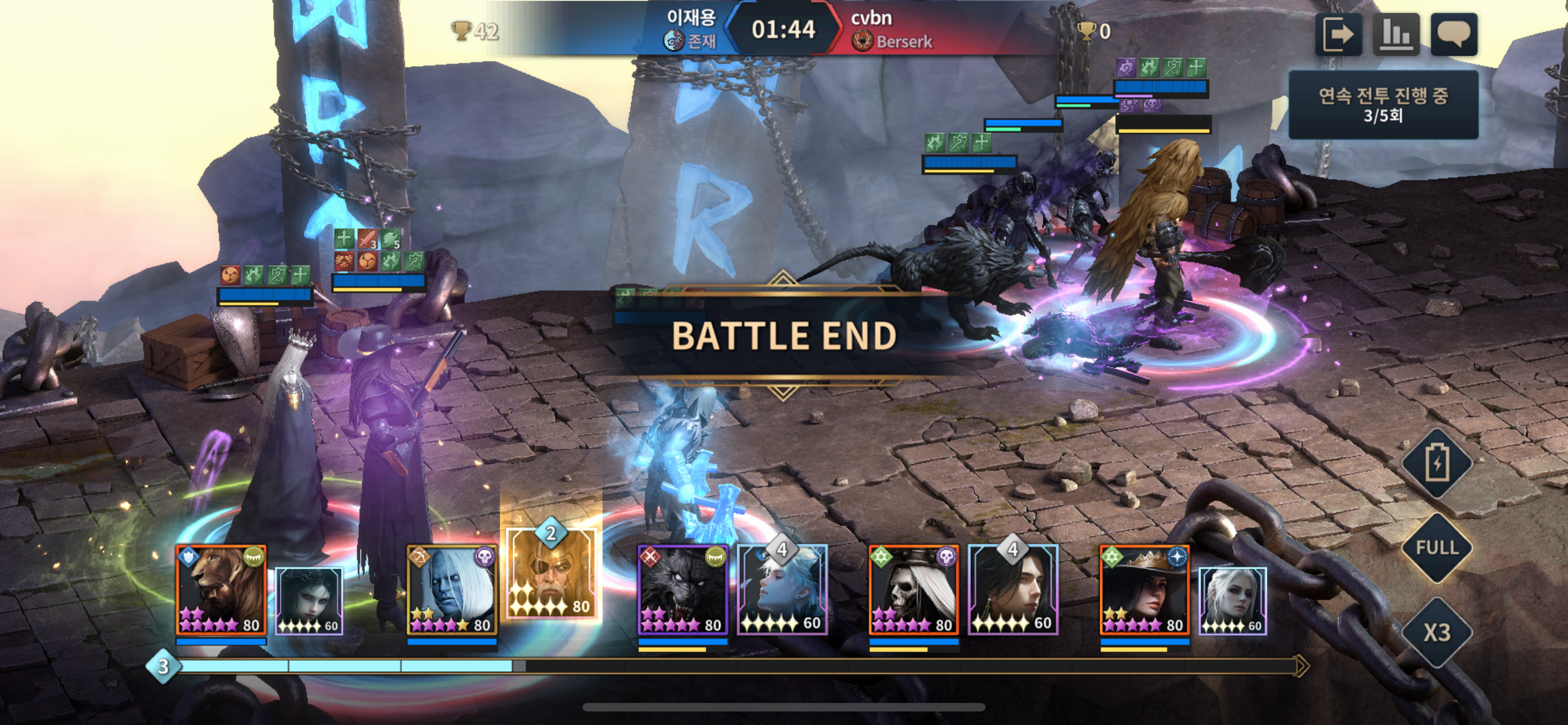Select the skull-faced top hat hero
Viewport: 1568px width, 725px height.
click(x=913, y=590)
